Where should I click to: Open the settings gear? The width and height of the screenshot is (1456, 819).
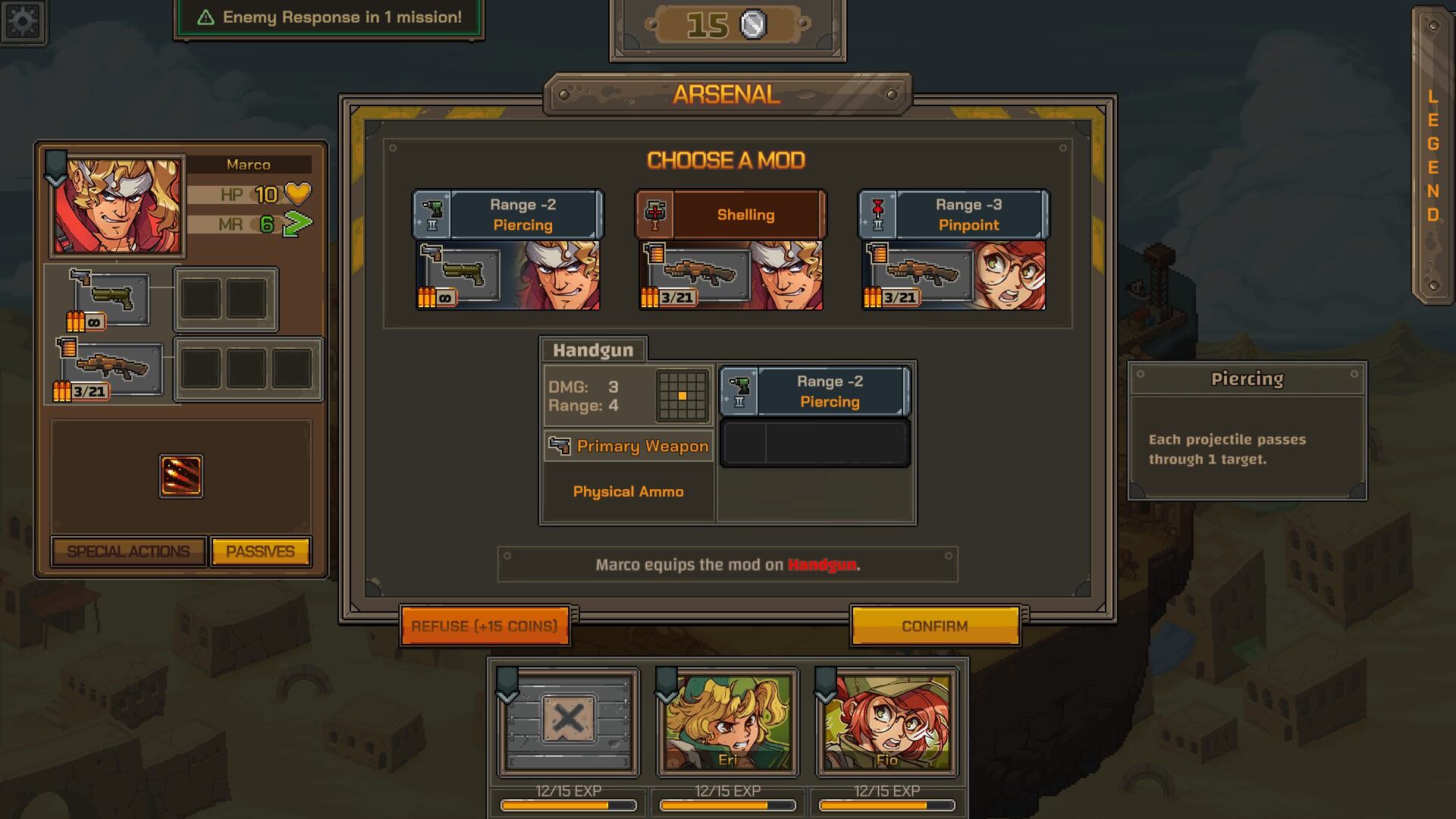pyautogui.click(x=23, y=21)
